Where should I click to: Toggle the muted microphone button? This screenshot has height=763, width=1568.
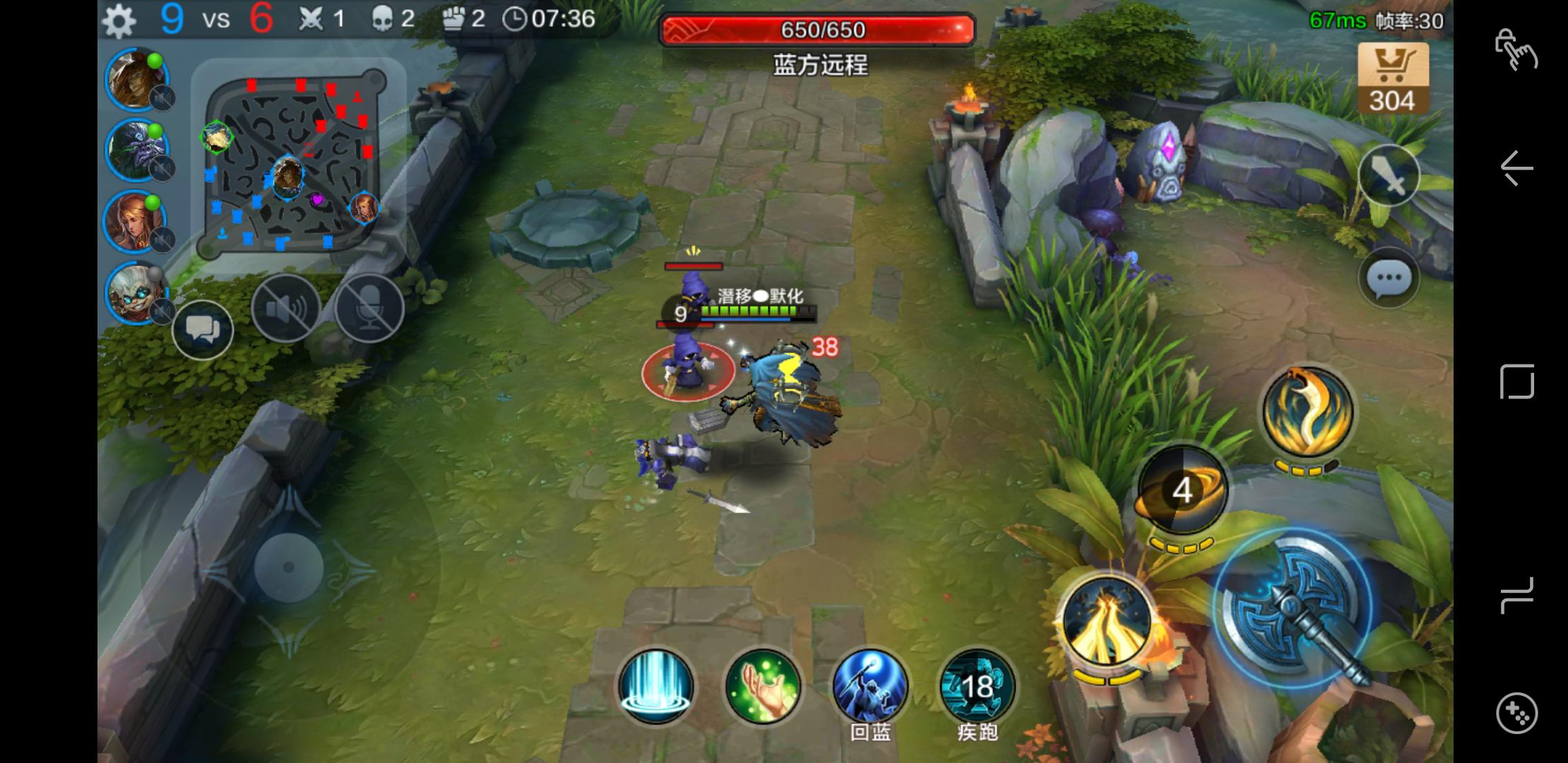pos(369,309)
